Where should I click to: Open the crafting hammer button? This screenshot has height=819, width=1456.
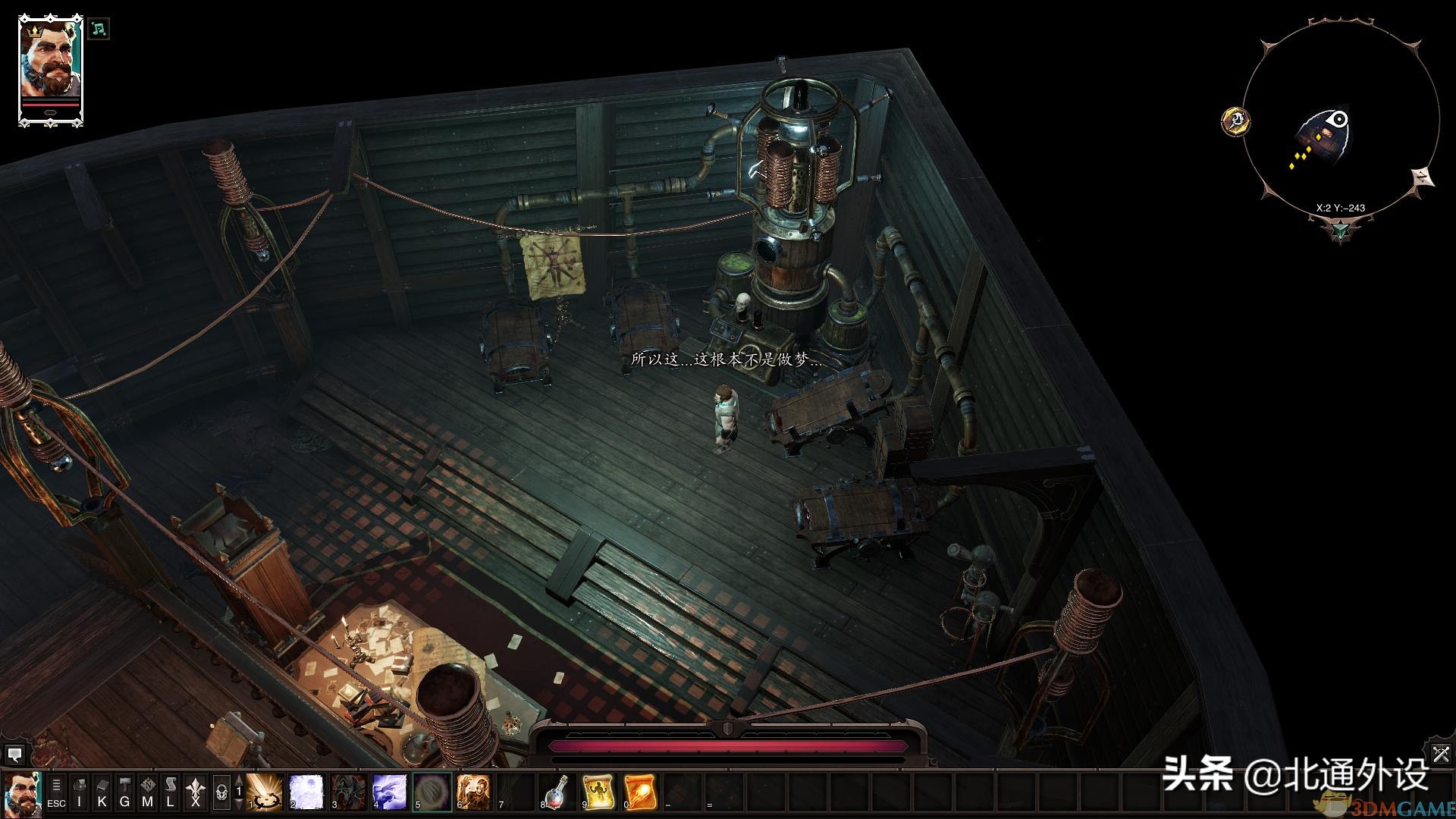[x=125, y=792]
